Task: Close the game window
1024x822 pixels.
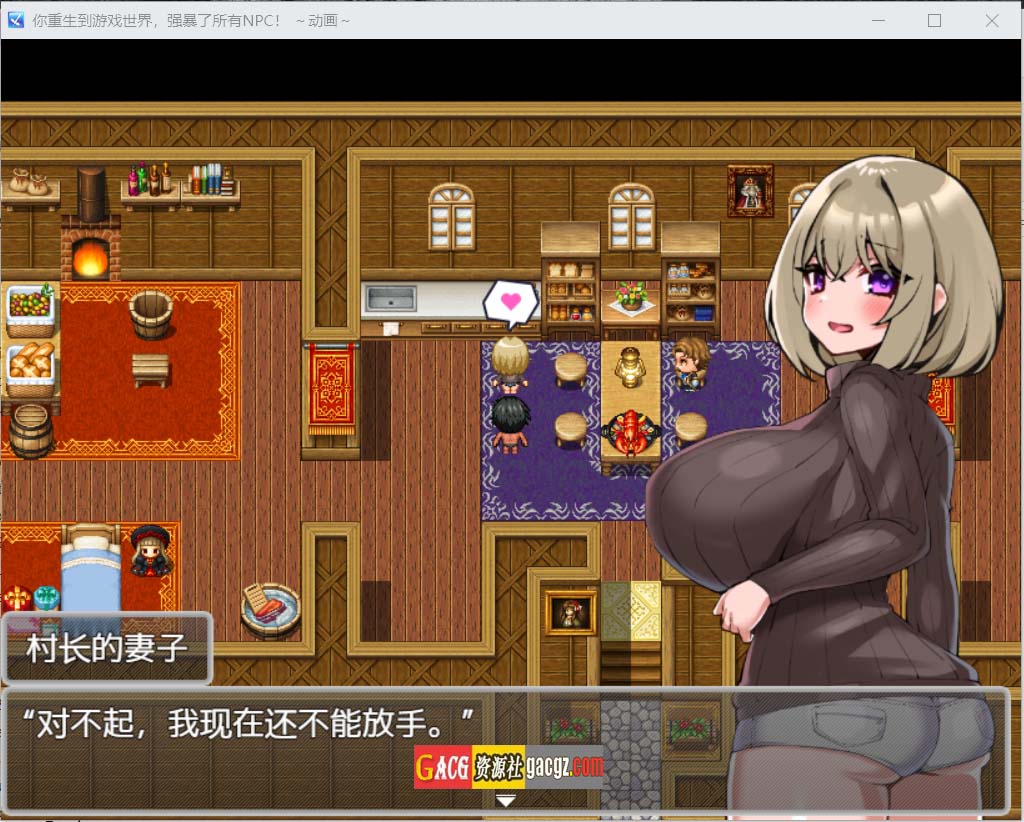Action: (991, 20)
